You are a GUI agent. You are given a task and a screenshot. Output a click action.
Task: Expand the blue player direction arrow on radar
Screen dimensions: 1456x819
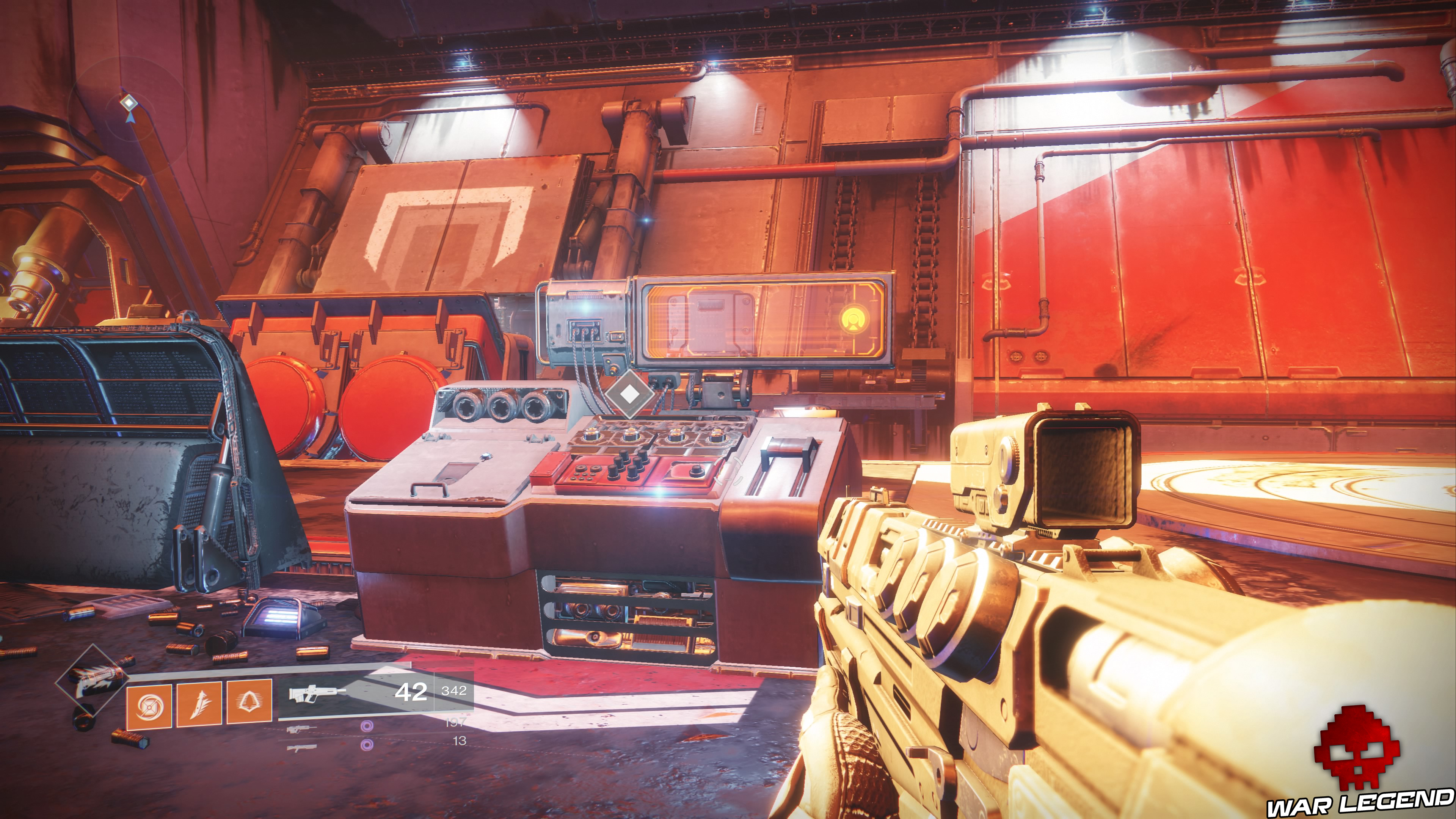131,118
